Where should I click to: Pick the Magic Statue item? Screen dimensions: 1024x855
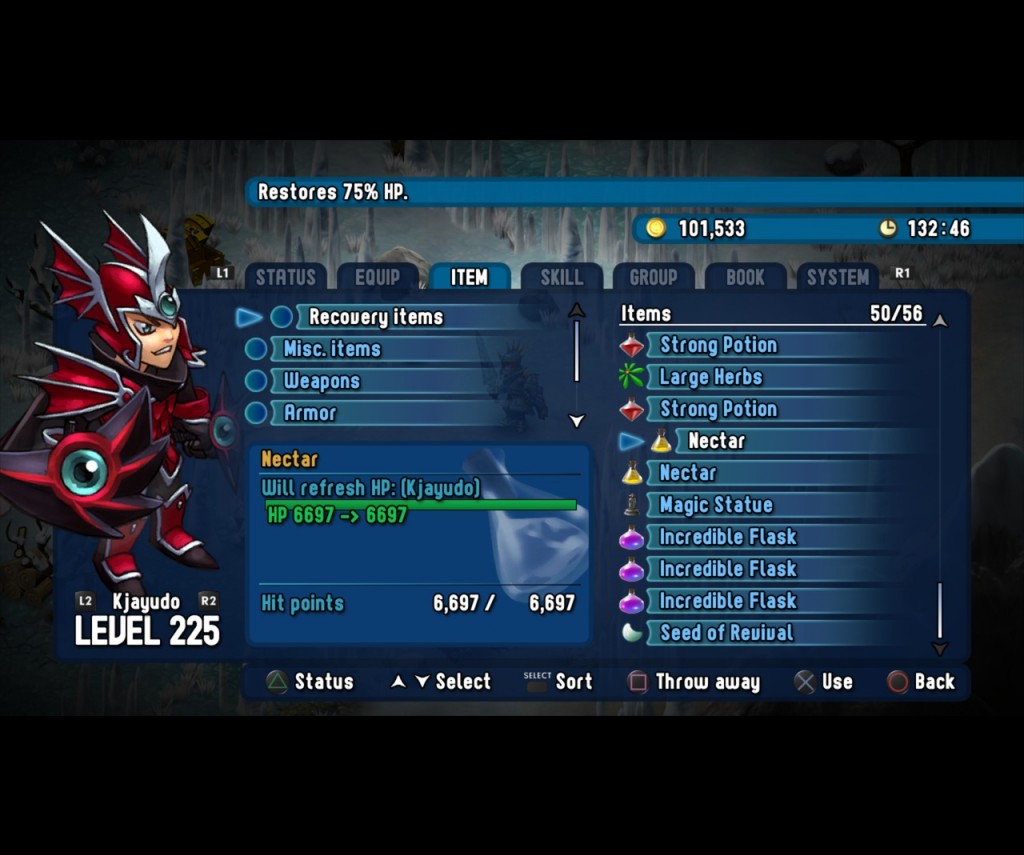pos(715,505)
